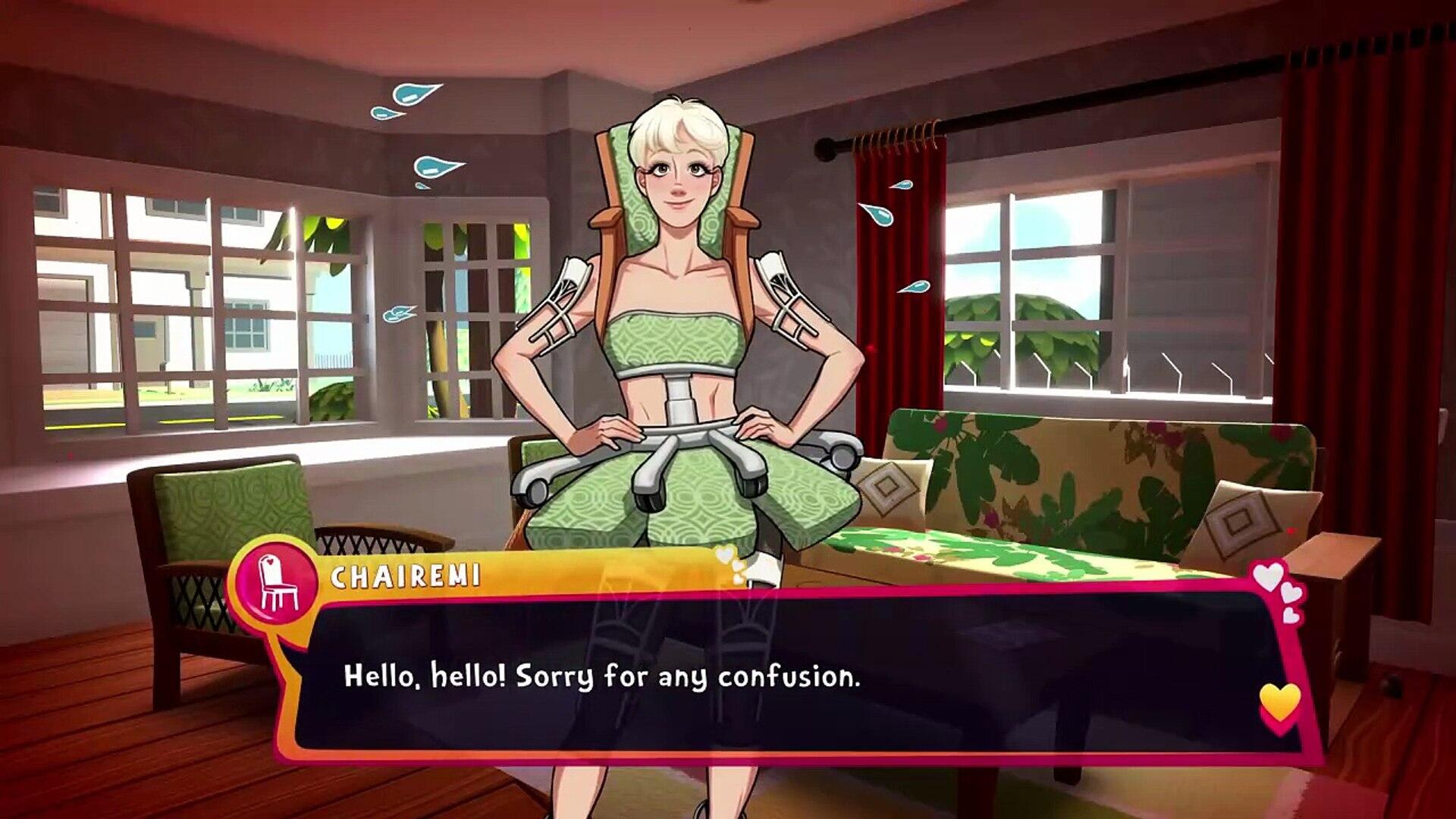Image resolution: width=1456 pixels, height=819 pixels.
Task: Click the dialogue box text to continue
Action: (602, 676)
